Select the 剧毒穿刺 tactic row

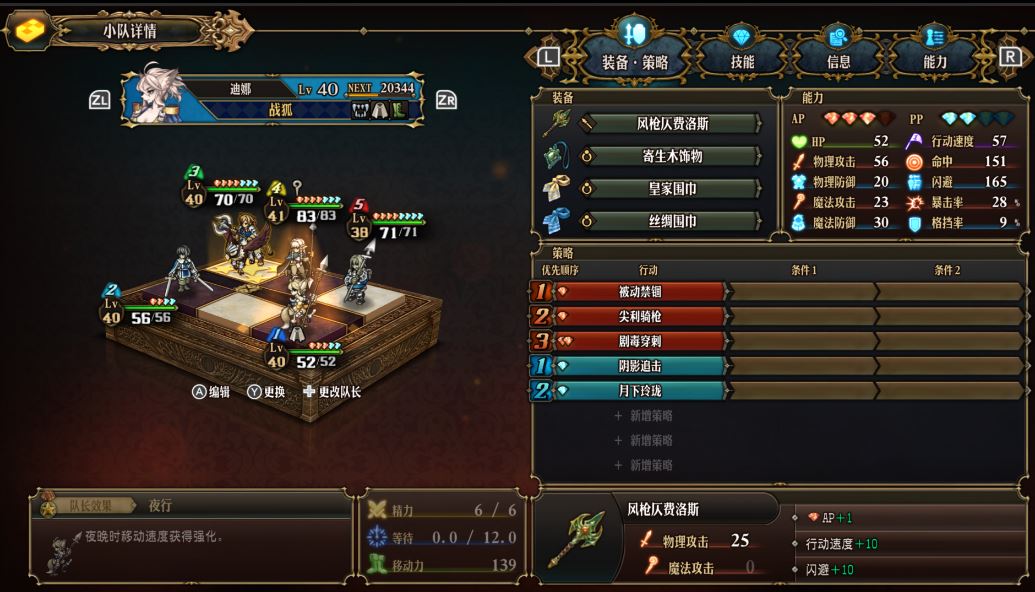(x=640, y=341)
